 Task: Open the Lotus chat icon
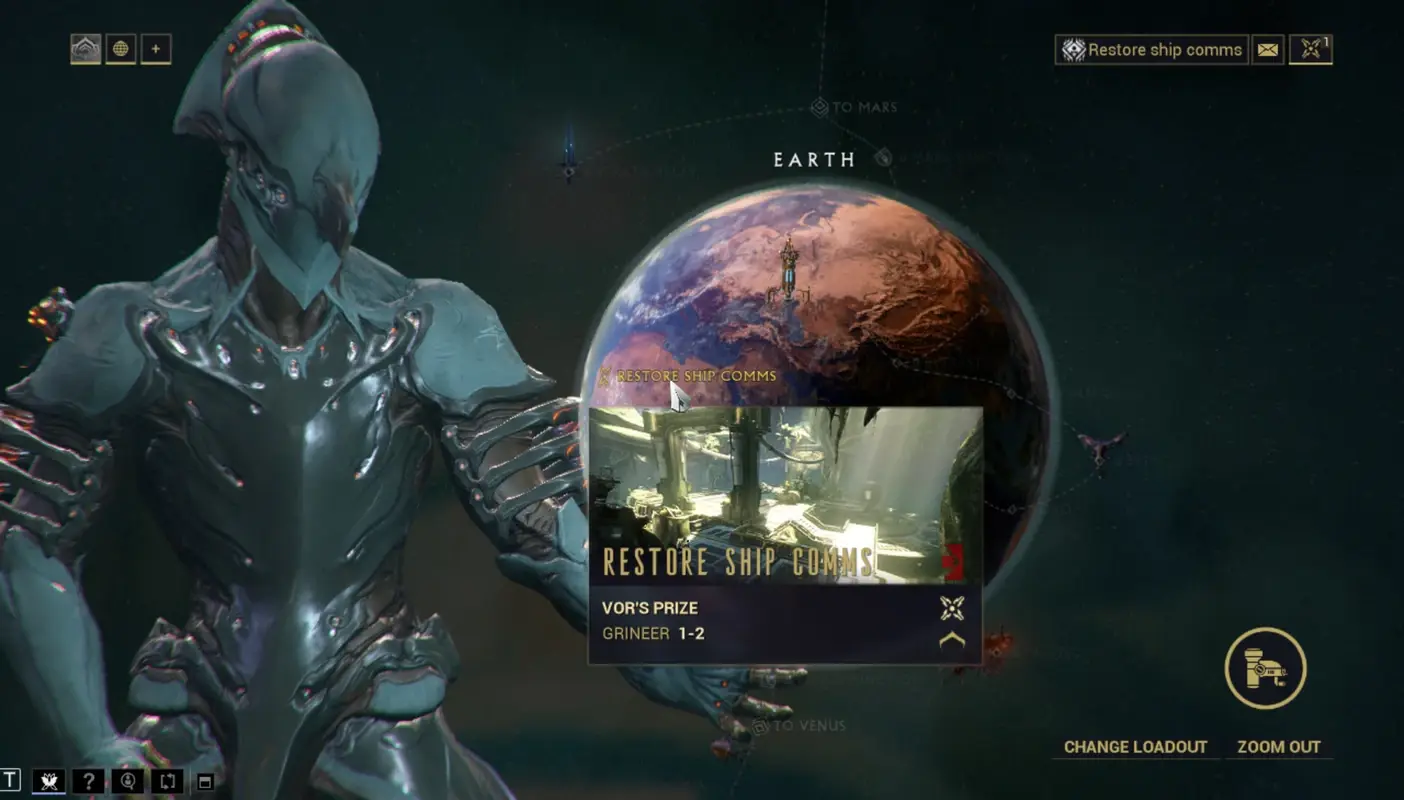48,783
